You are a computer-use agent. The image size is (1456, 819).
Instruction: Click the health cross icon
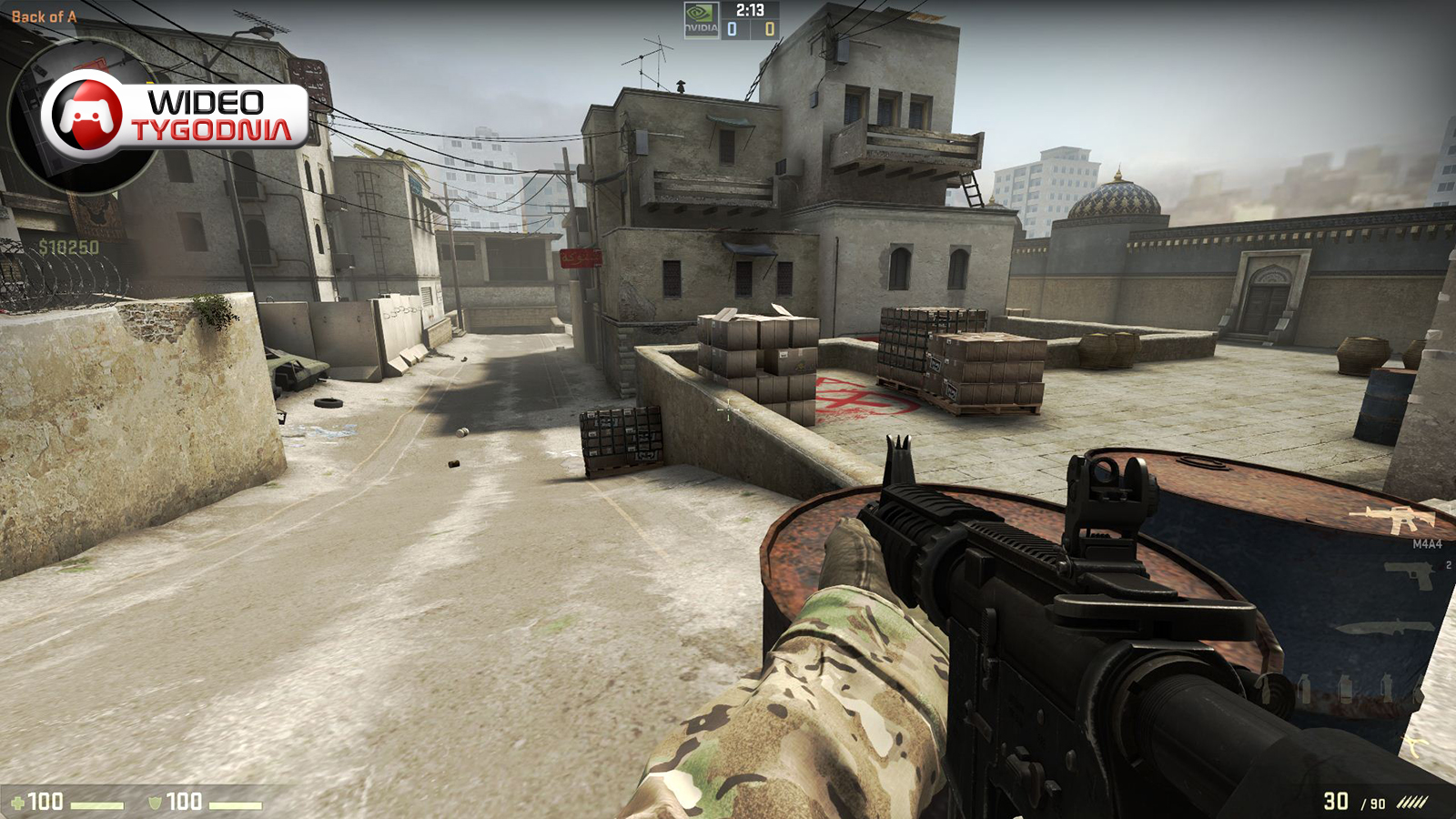click(x=18, y=802)
